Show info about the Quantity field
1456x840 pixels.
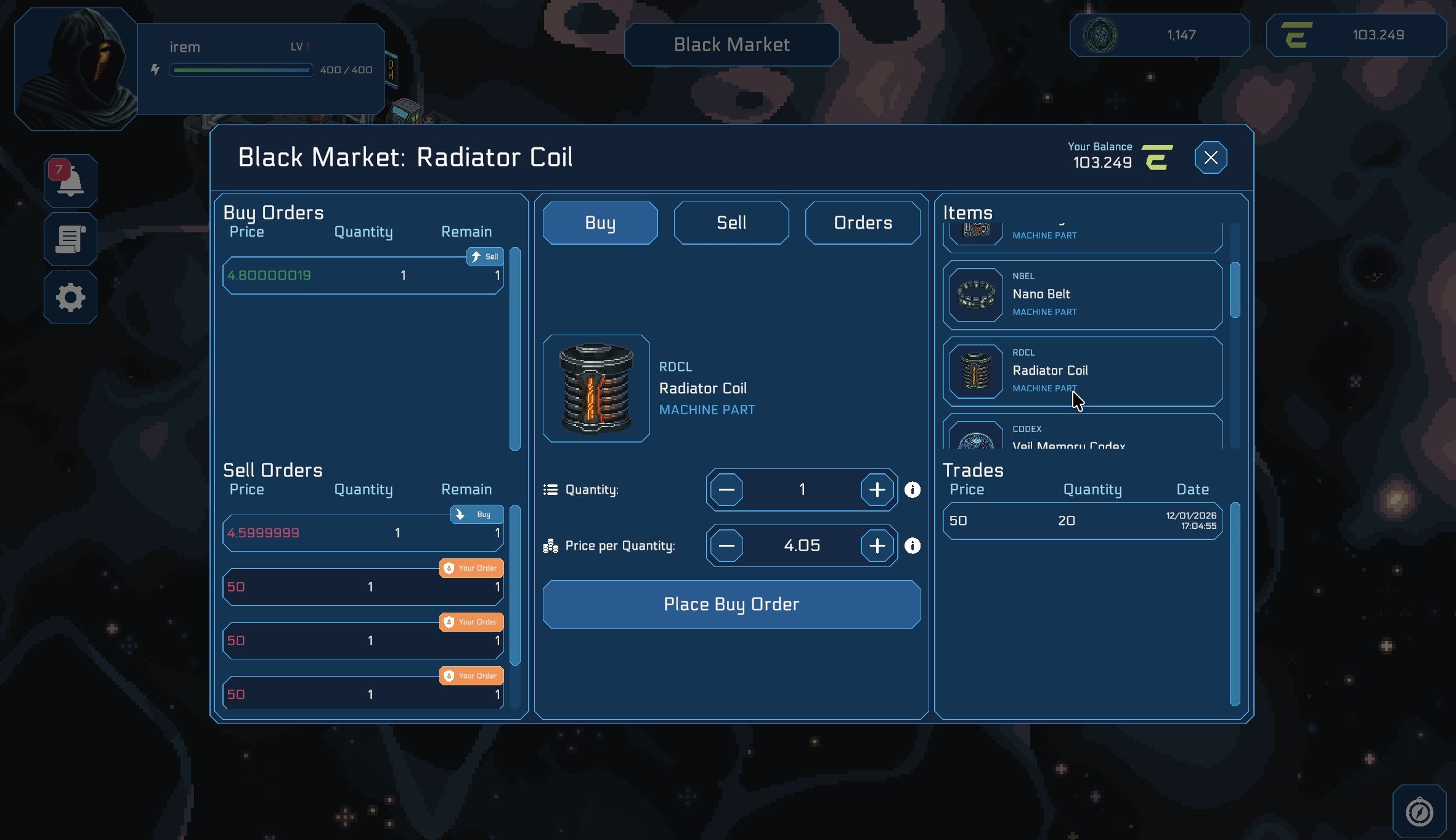pos(912,490)
